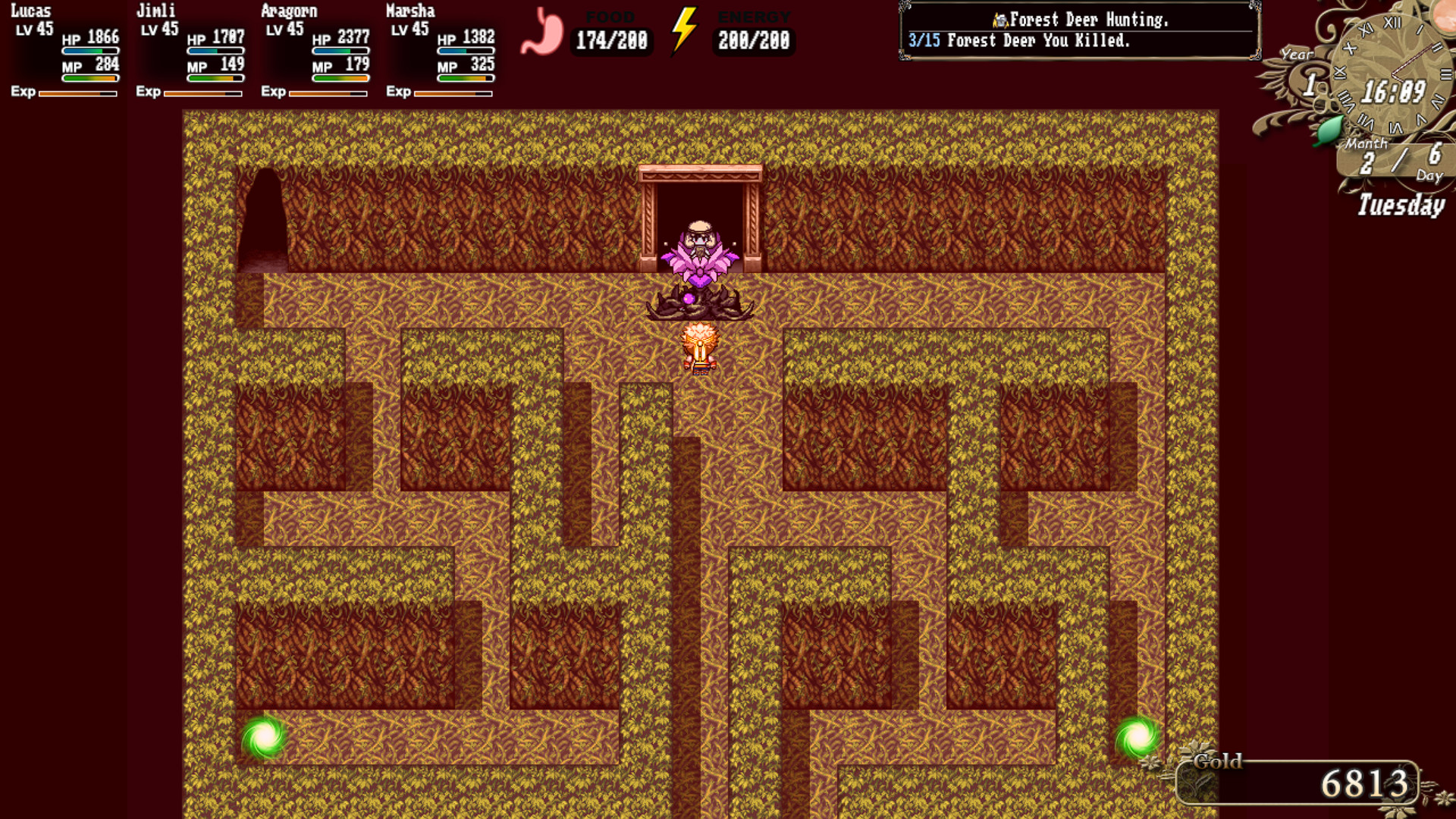Click the lightning Energy icon
The height and width of the screenshot is (819, 1456).
coord(684,32)
